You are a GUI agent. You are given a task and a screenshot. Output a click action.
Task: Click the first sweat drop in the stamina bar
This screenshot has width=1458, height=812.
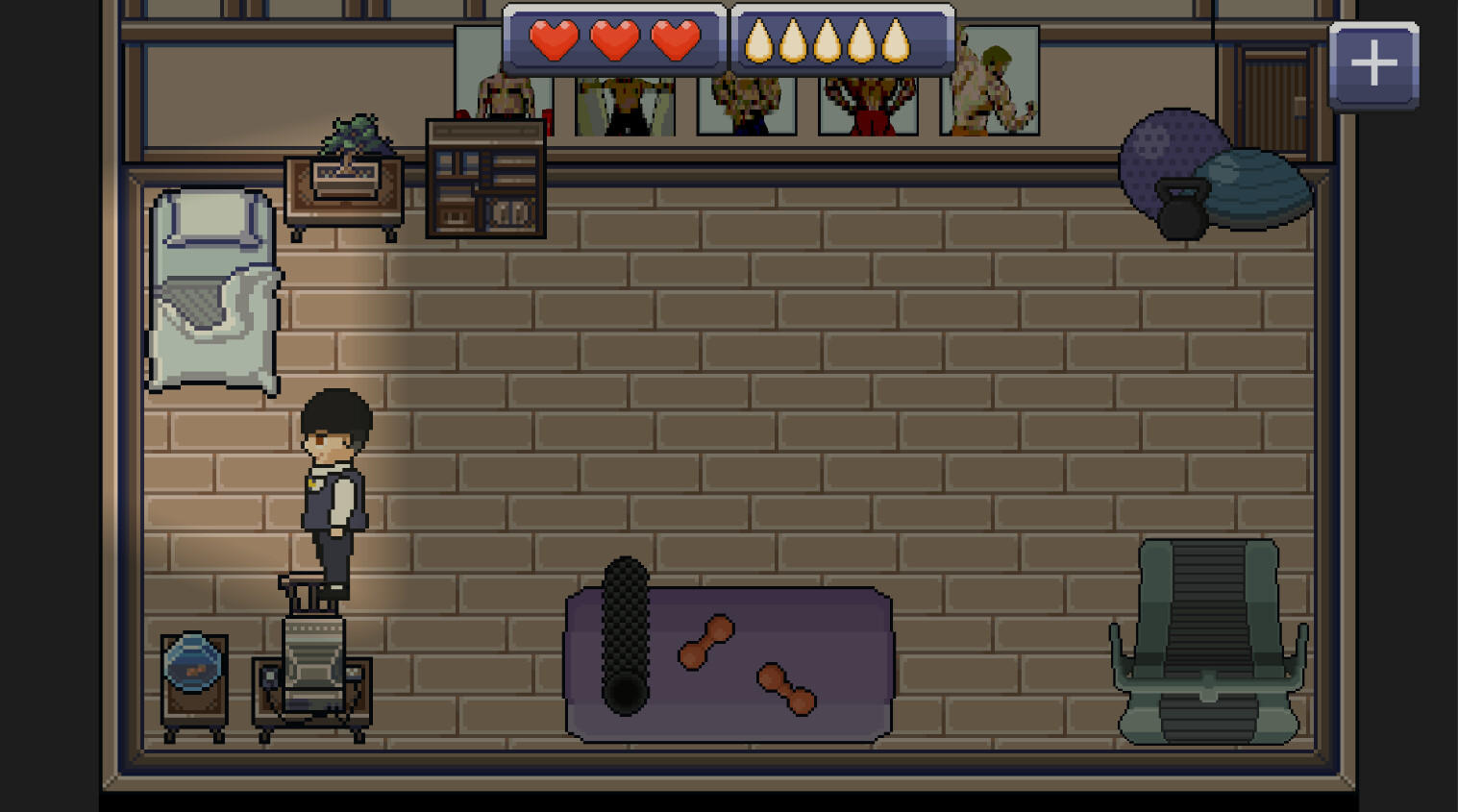pos(758,40)
